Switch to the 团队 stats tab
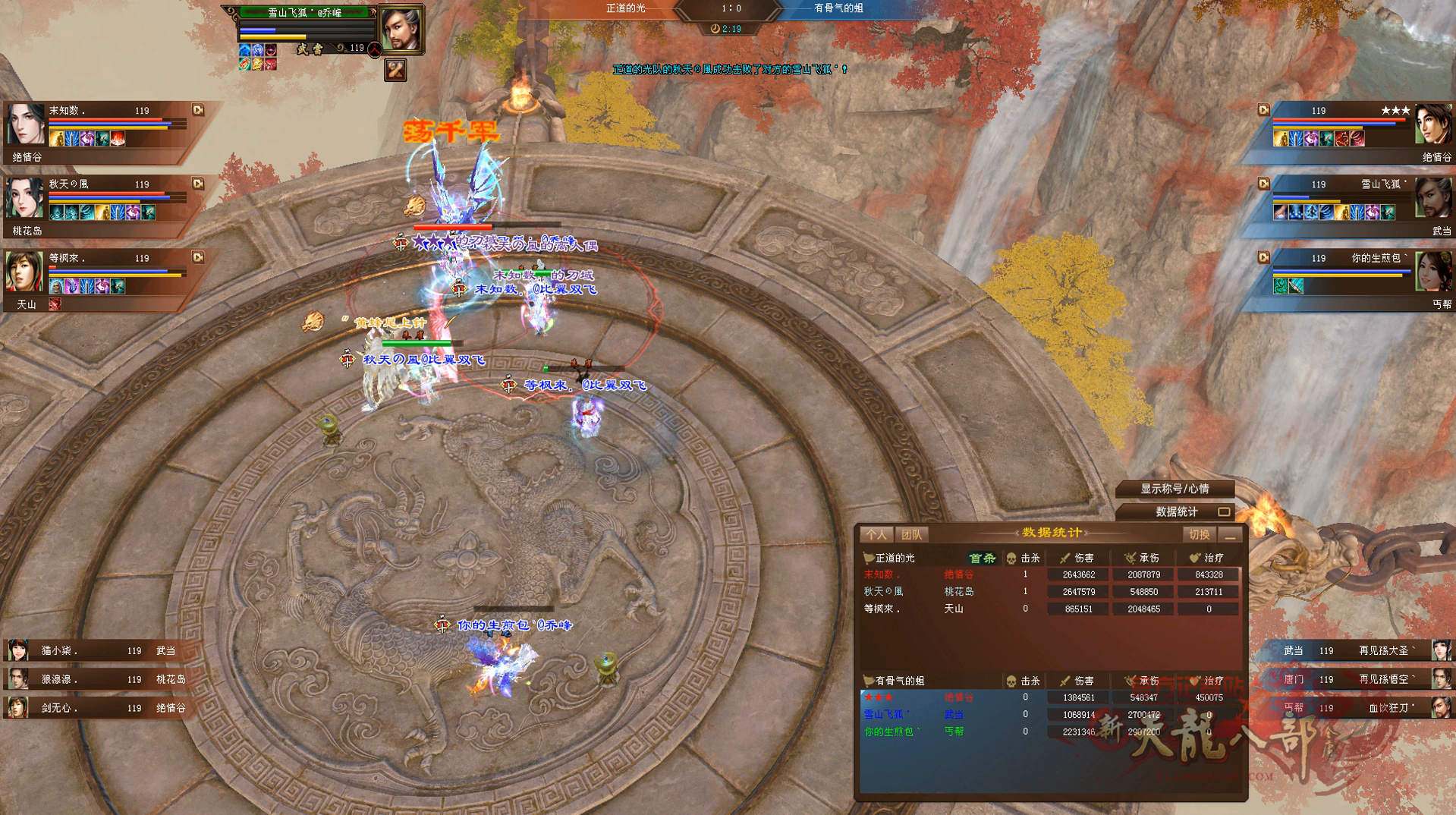This screenshot has width=1456, height=815. (912, 535)
